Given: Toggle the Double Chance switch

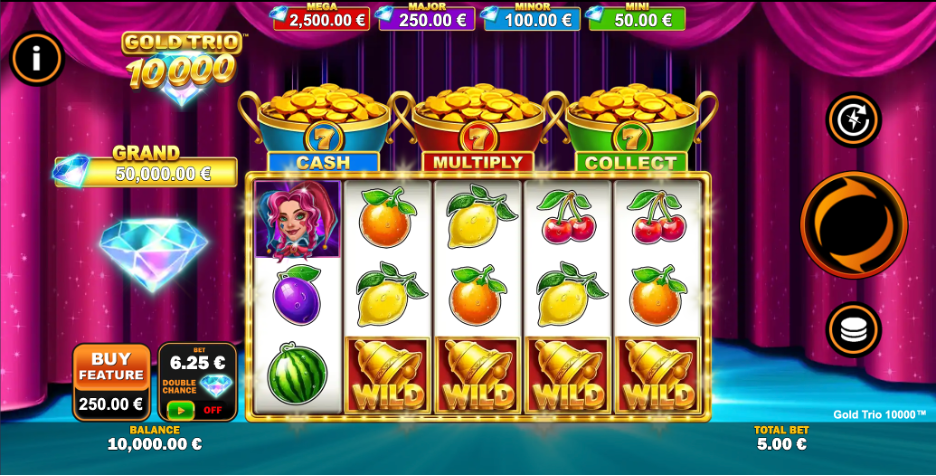Looking at the screenshot, I should 181,409.
